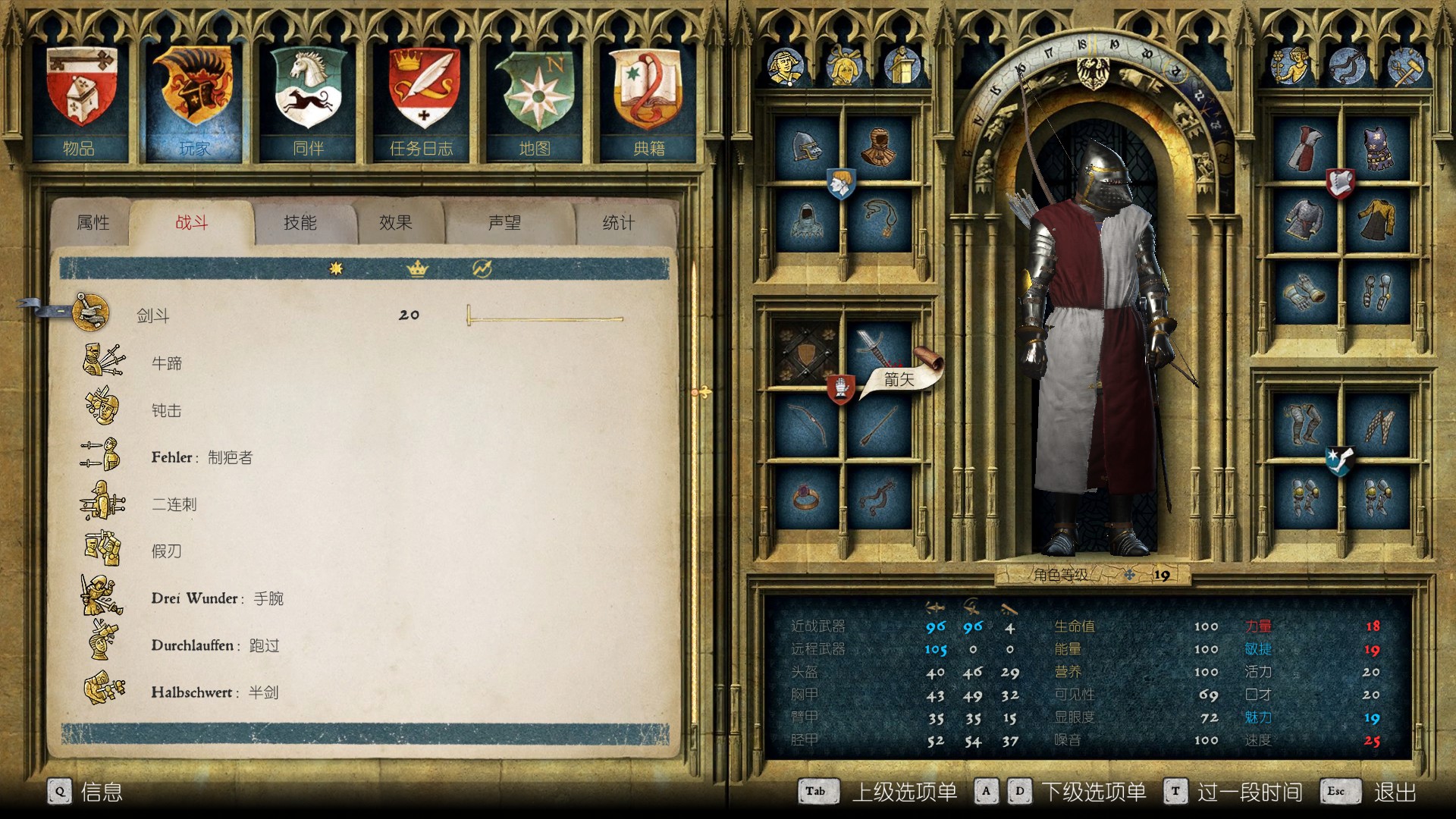Open the 物品 inventory menu
Screen dimensions: 1456x819
[x=80, y=102]
